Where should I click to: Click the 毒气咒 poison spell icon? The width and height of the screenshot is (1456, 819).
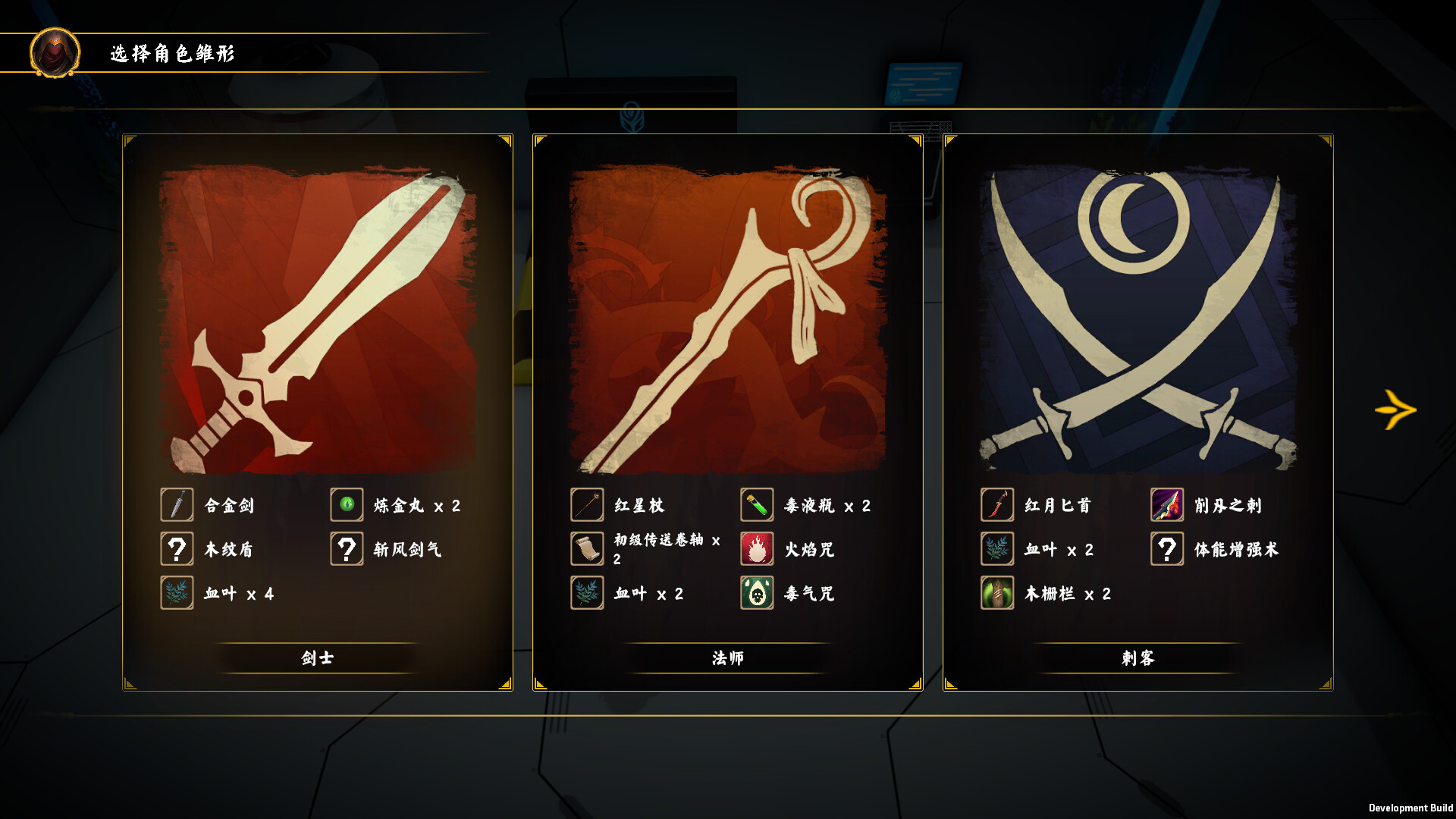click(x=757, y=593)
